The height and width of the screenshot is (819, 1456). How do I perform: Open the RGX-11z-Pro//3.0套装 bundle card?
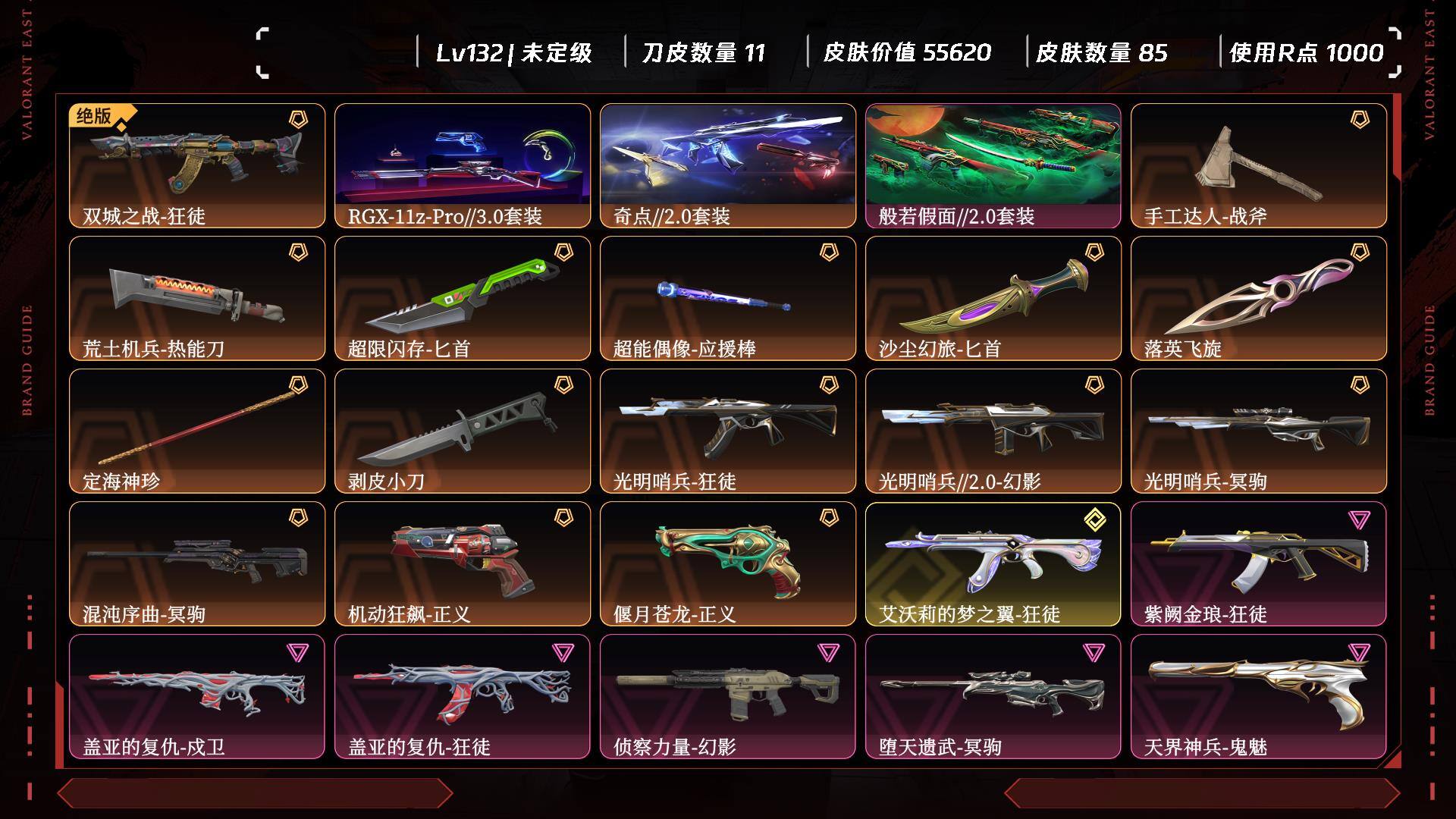point(463,165)
